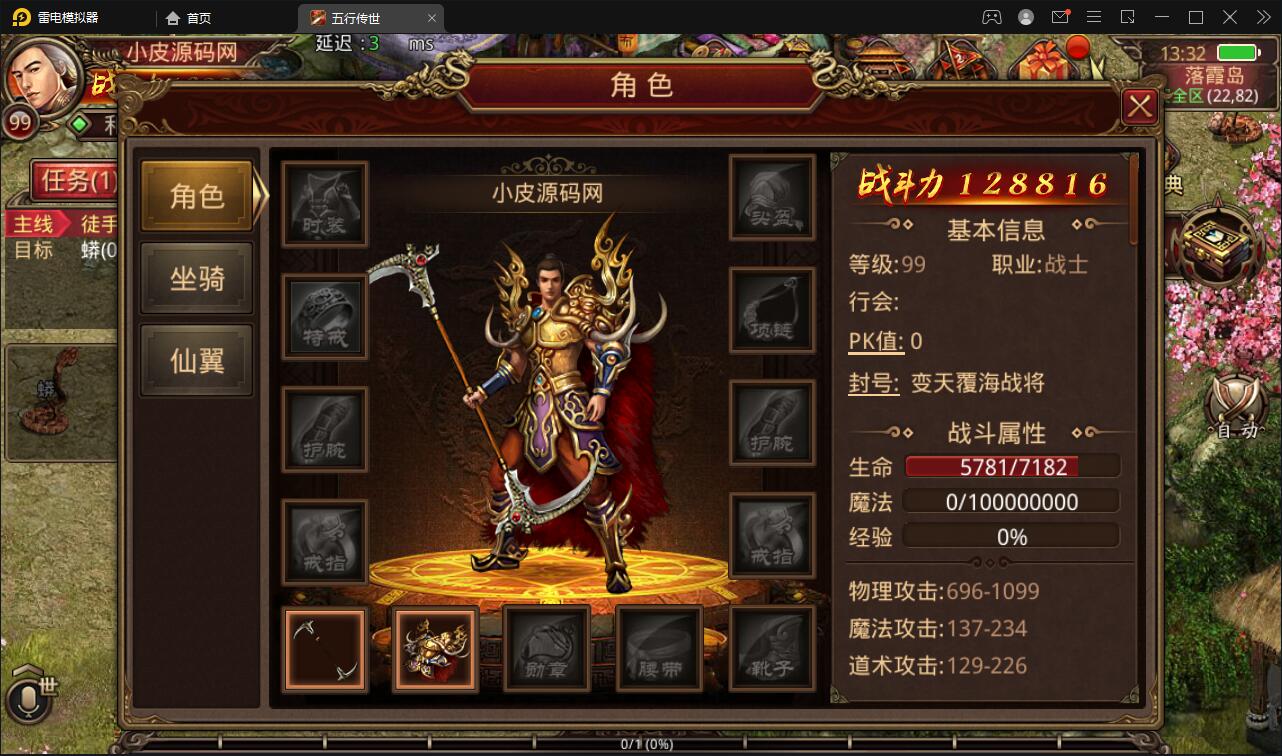Open the 时装 fashion equipment slot
This screenshot has width=1282, height=756.
click(324, 203)
